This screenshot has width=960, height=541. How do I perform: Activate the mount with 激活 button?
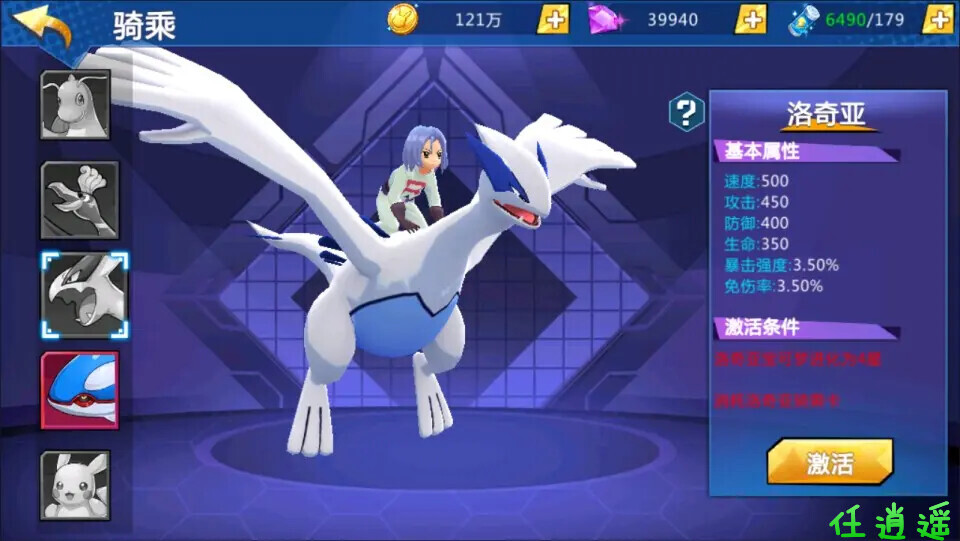tap(829, 463)
